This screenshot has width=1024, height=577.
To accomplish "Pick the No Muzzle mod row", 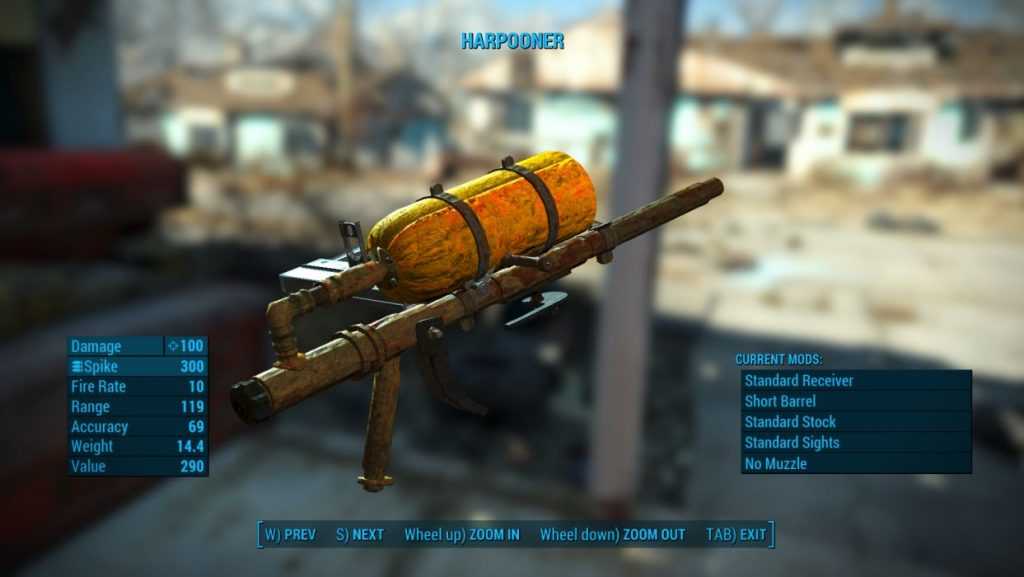I will coord(855,464).
